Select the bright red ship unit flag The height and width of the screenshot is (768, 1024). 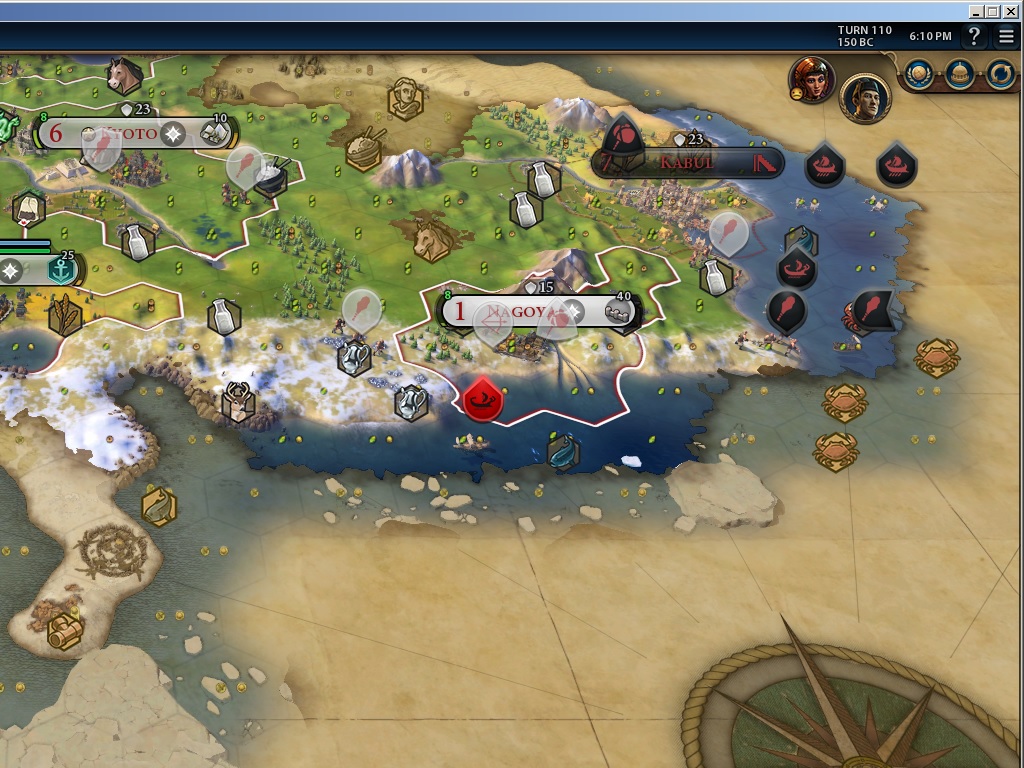tap(483, 400)
